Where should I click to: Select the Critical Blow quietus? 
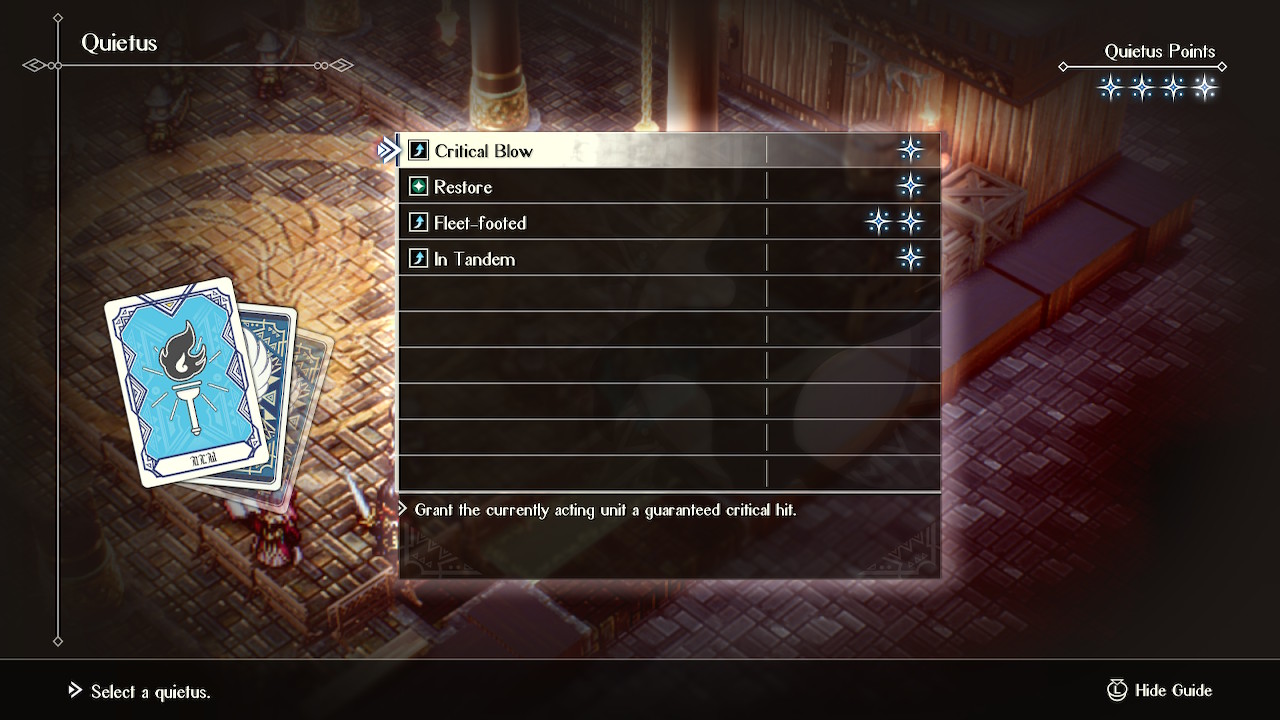coord(483,151)
